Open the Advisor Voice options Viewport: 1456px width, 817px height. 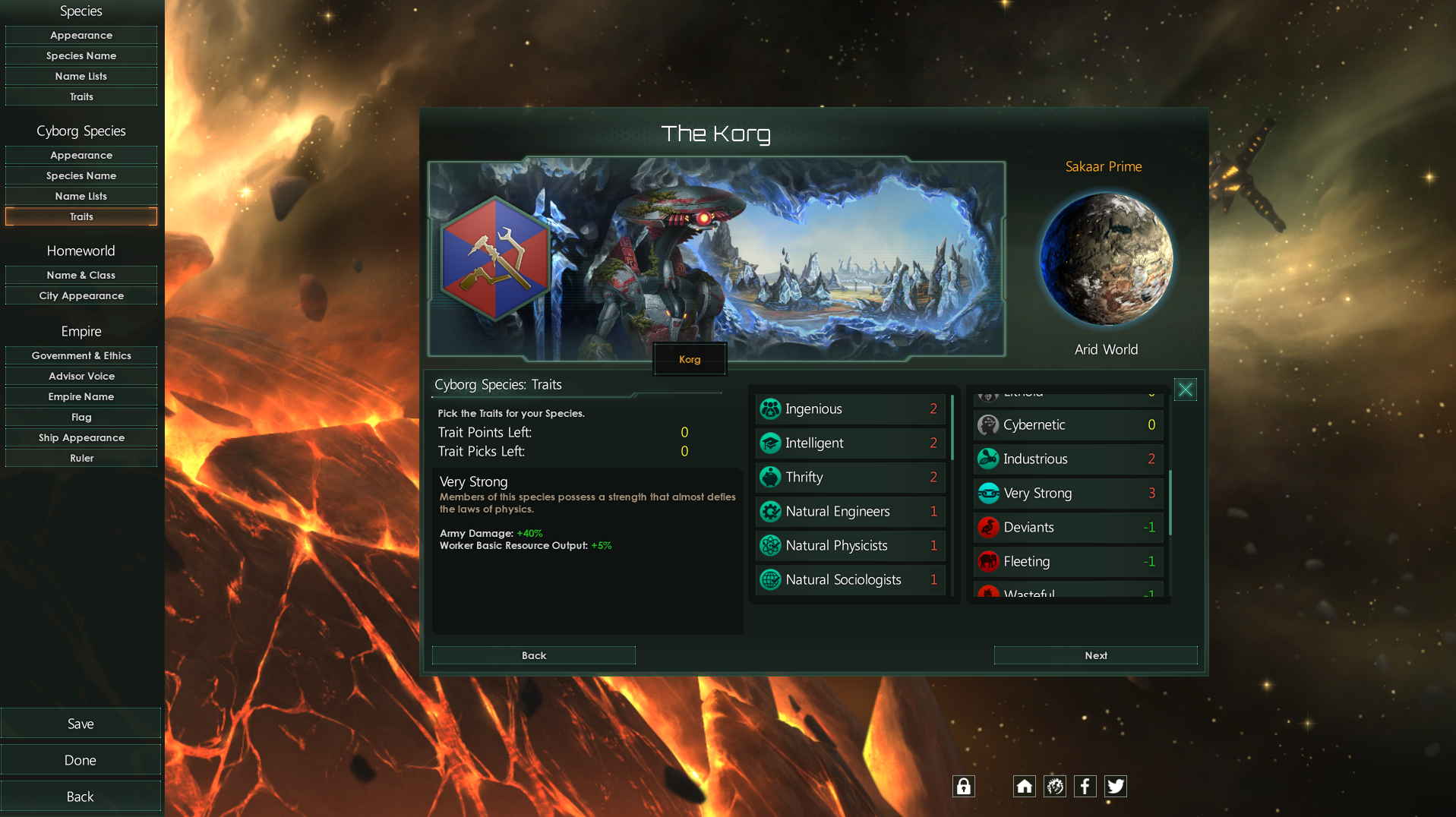point(81,376)
